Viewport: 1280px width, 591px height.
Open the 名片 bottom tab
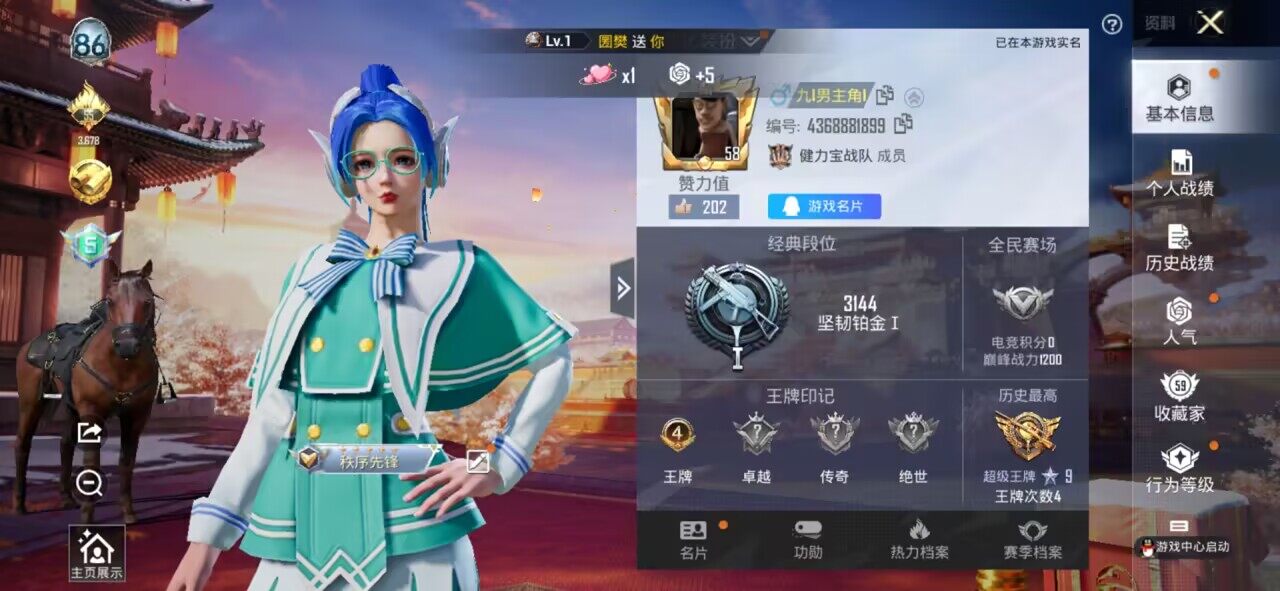pos(693,540)
